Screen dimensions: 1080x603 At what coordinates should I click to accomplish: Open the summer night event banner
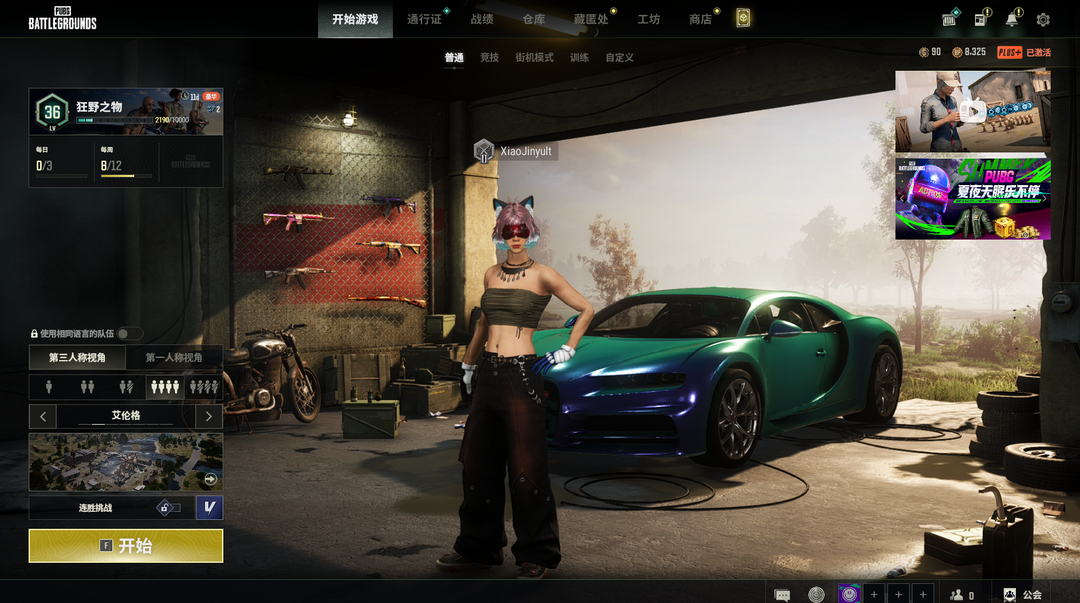[972, 197]
